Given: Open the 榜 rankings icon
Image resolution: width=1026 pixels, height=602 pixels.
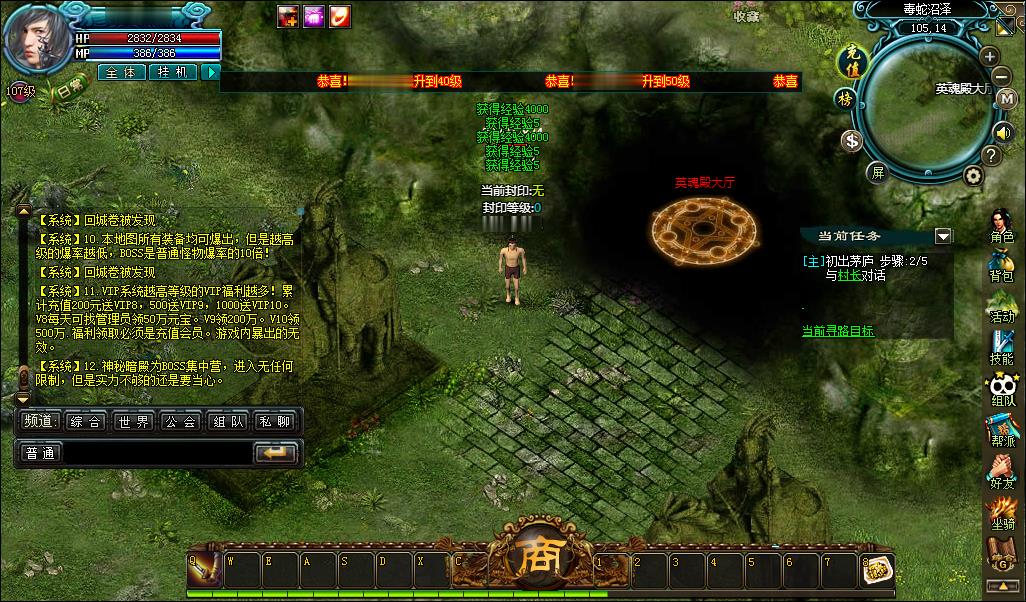Looking at the screenshot, I should [845, 98].
